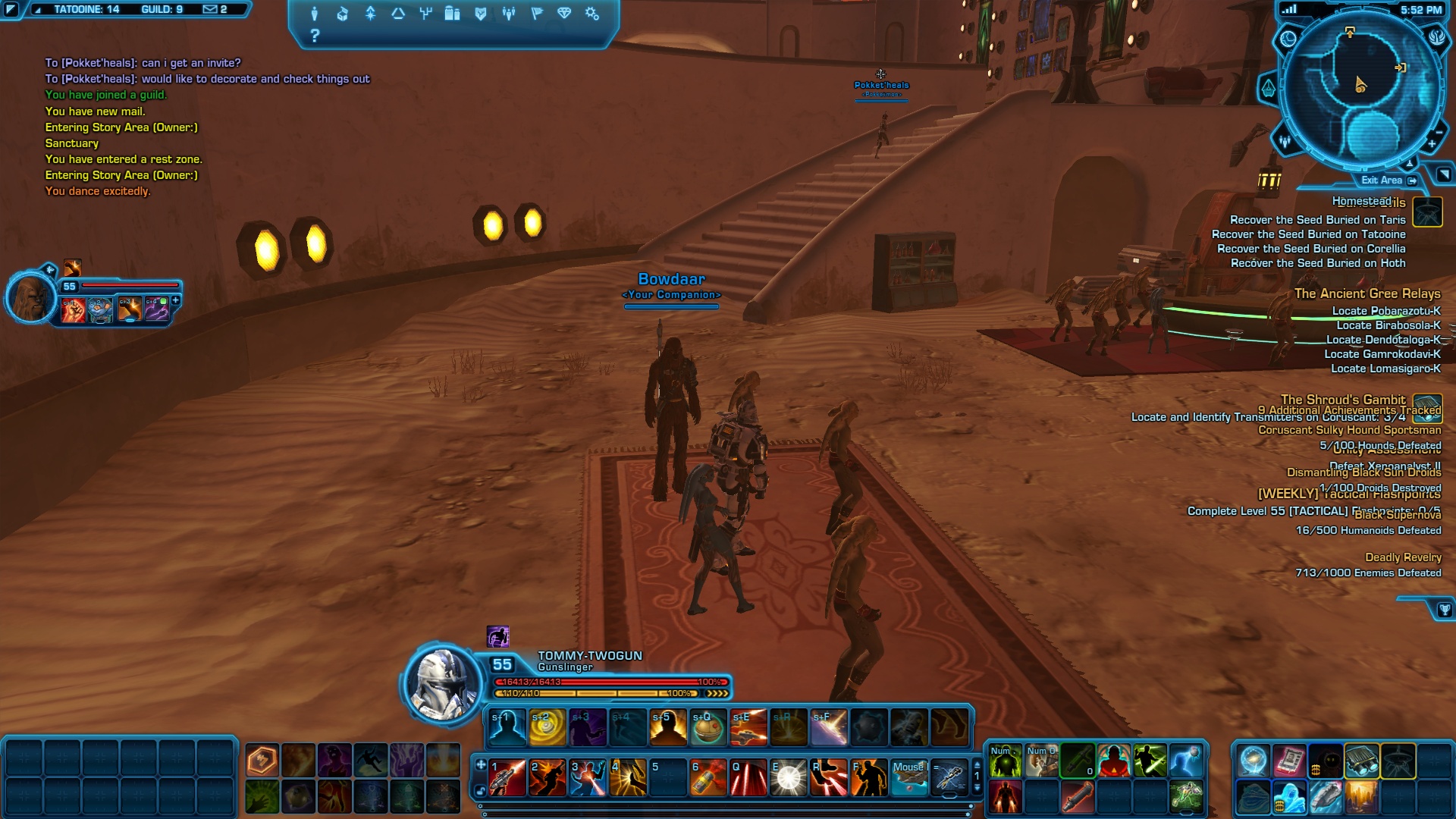Select the Bowdaar companion portrait
Image resolution: width=1456 pixels, height=819 pixels.
(32, 297)
